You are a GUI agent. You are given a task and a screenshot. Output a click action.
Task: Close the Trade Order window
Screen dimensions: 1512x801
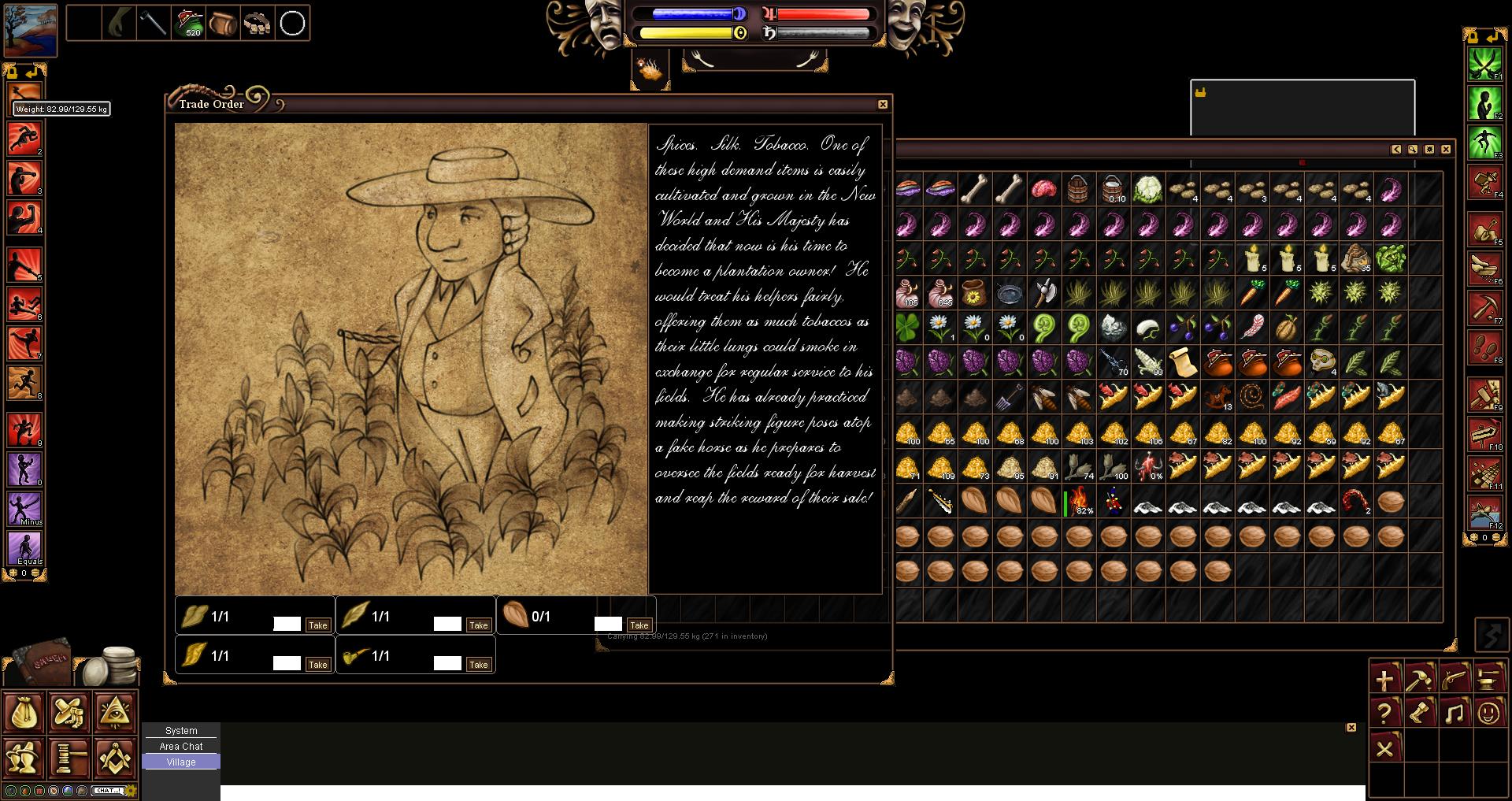click(883, 104)
